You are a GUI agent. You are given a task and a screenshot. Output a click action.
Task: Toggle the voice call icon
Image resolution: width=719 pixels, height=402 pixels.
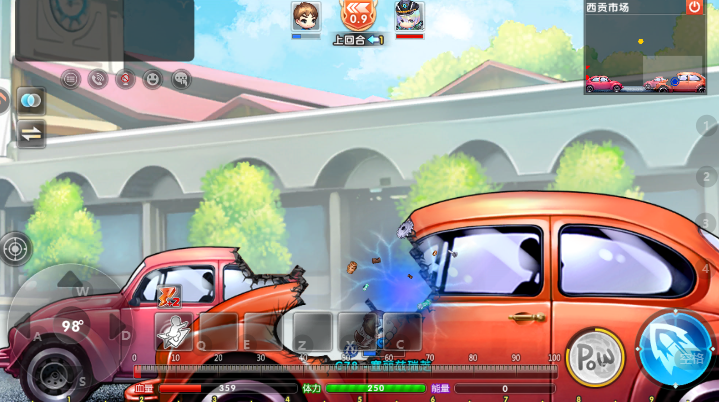[98, 79]
